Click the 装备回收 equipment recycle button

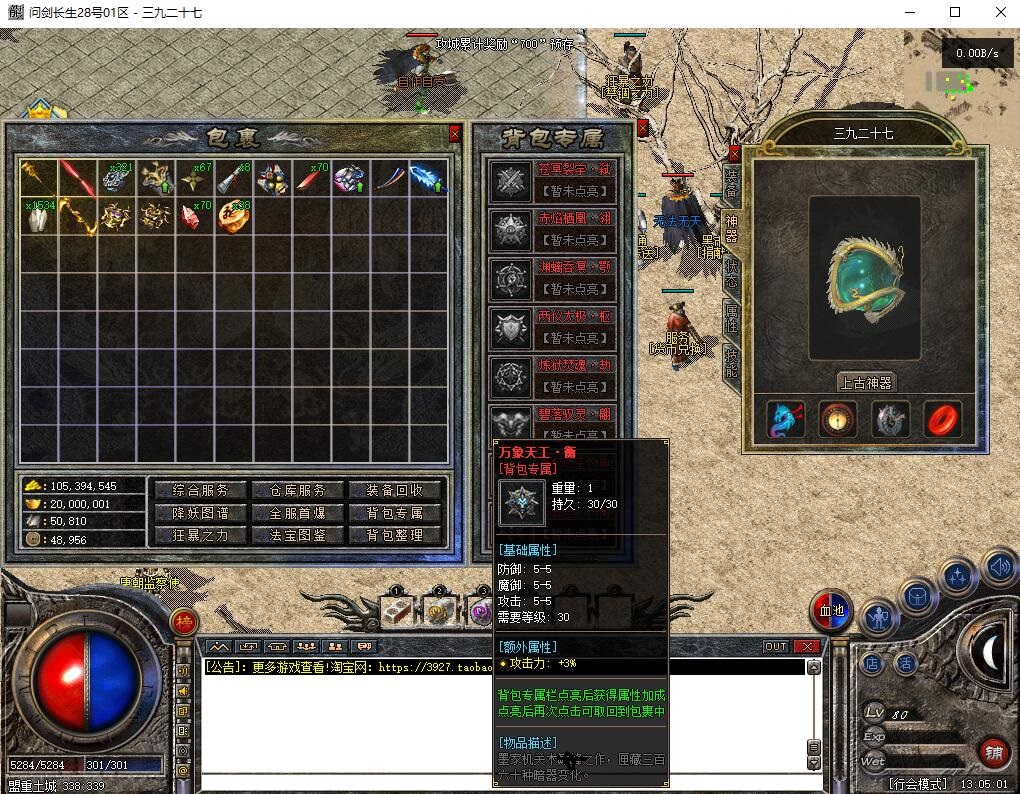pyautogui.click(x=395, y=490)
